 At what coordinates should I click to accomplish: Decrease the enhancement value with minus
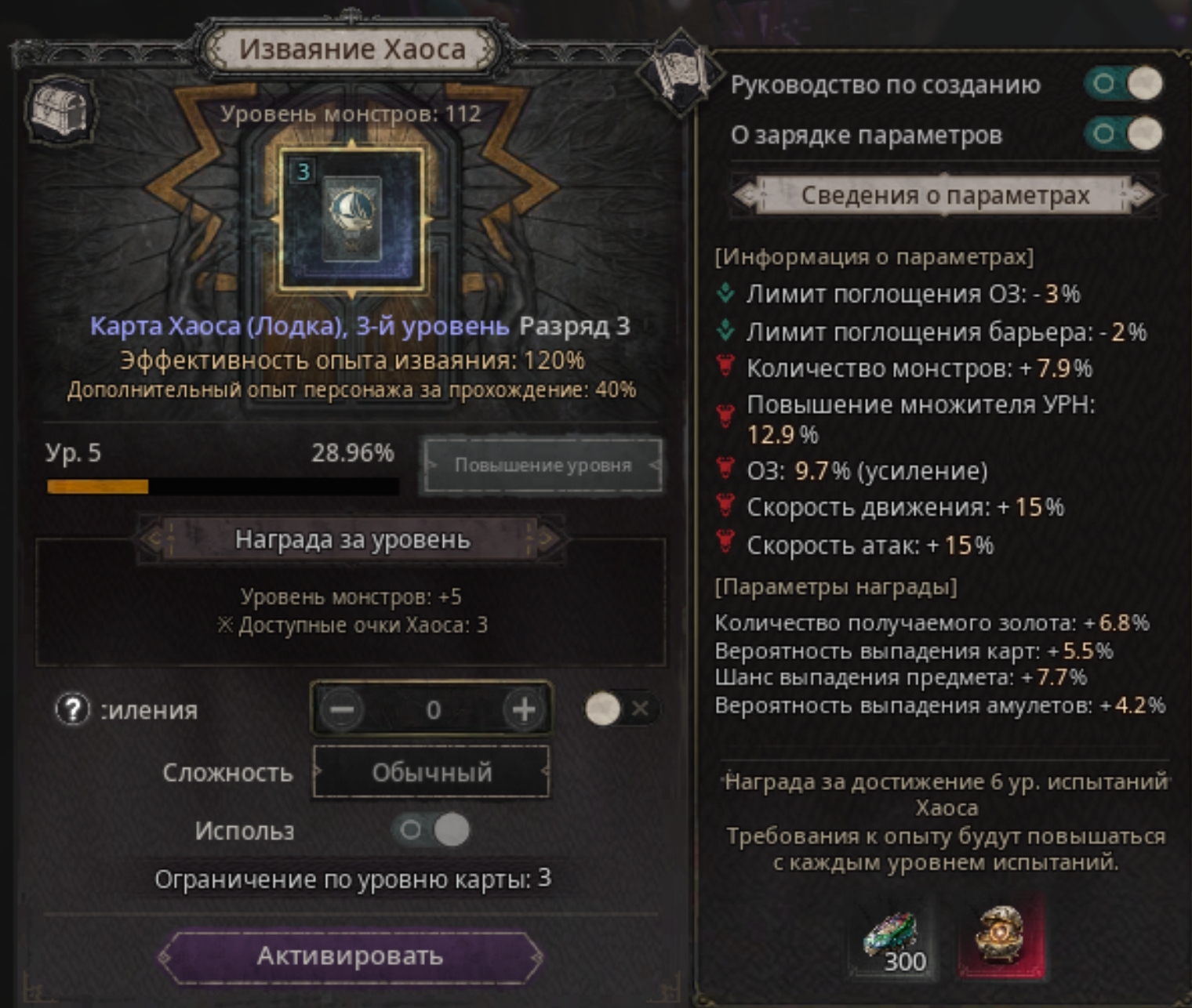(342, 710)
